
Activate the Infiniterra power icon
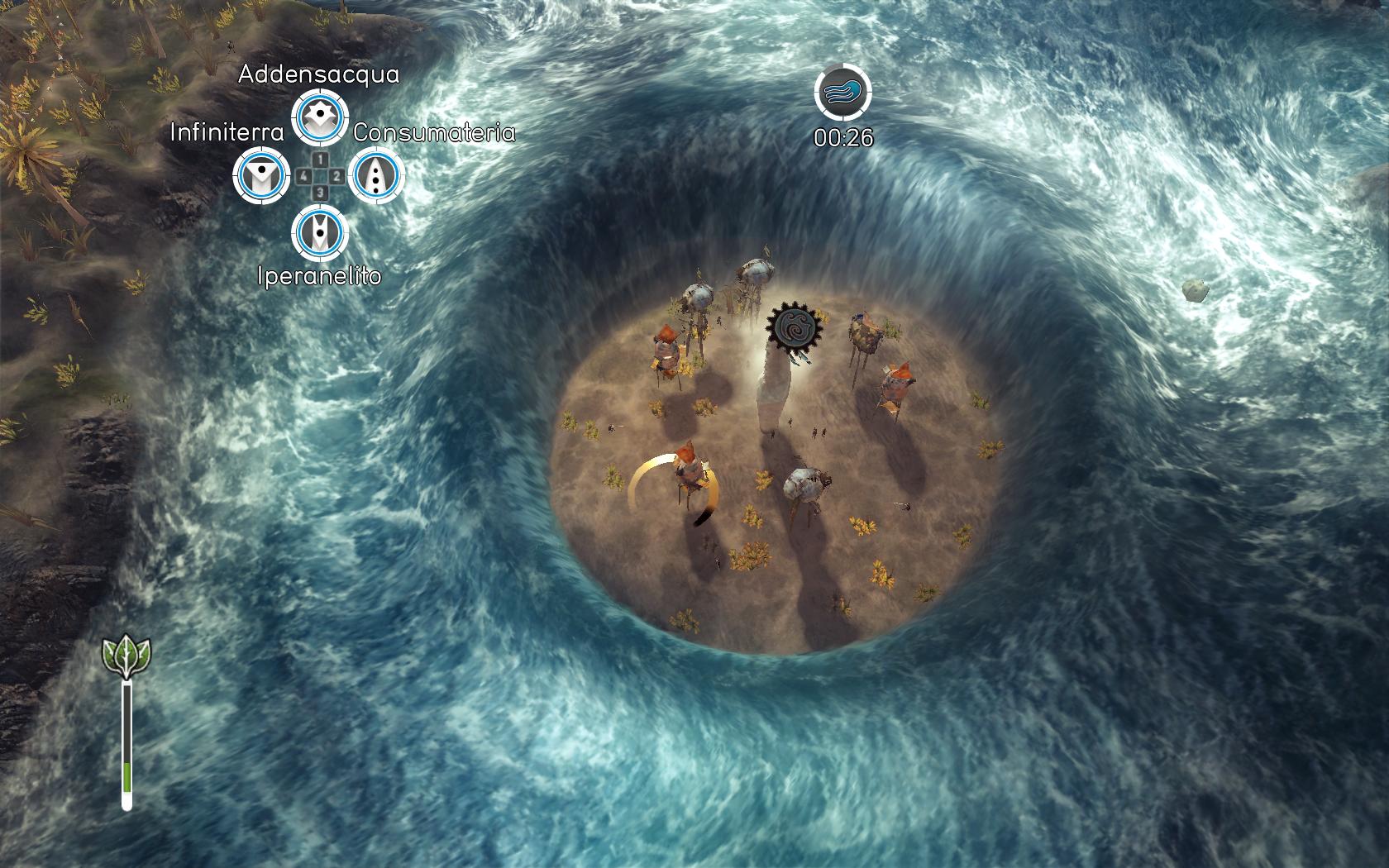[x=261, y=175]
